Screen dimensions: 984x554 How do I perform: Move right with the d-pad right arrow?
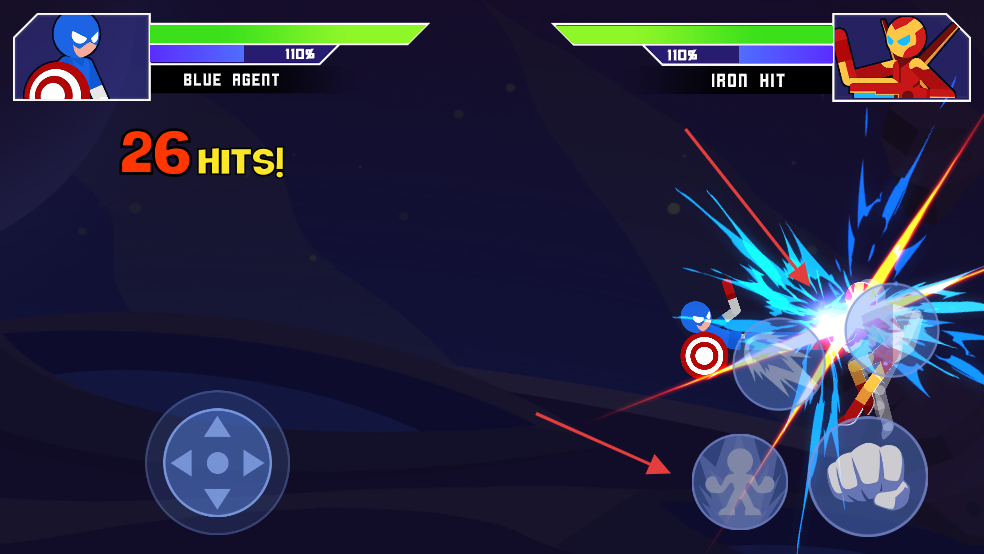coord(252,463)
